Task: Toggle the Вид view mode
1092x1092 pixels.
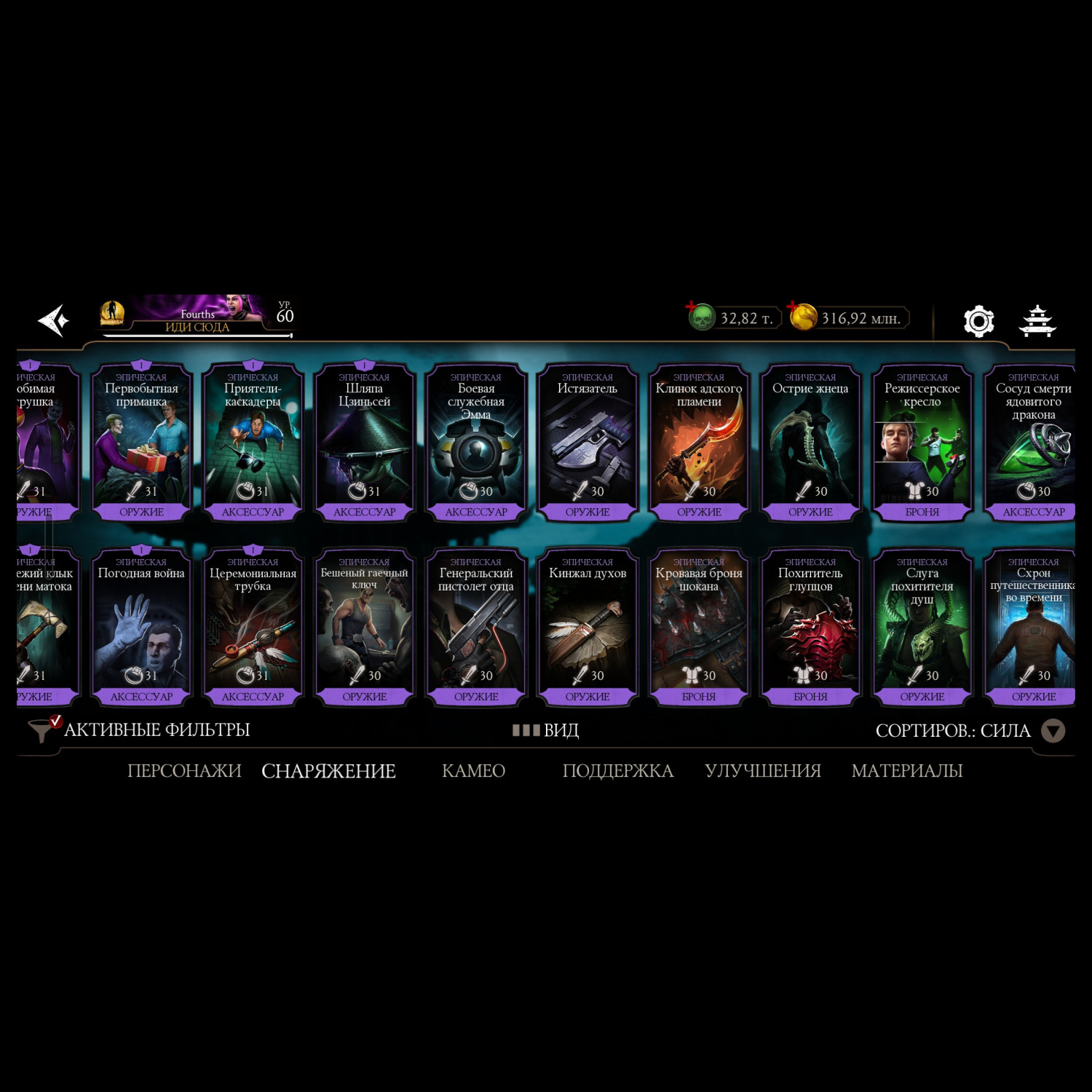Action: click(x=546, y=730)
